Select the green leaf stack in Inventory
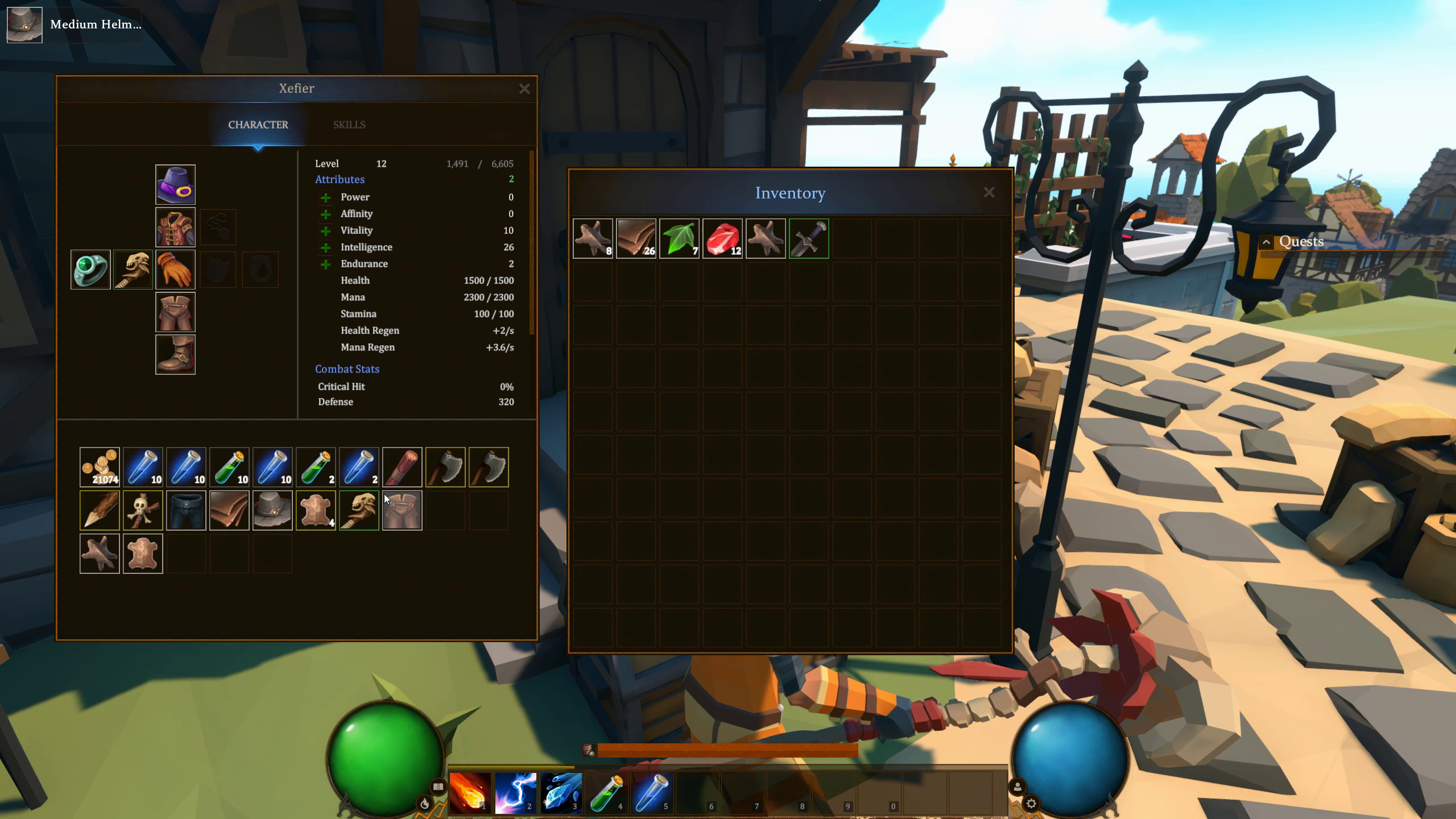This screenshot has height=819, width=1456. [x=679, y=238]
